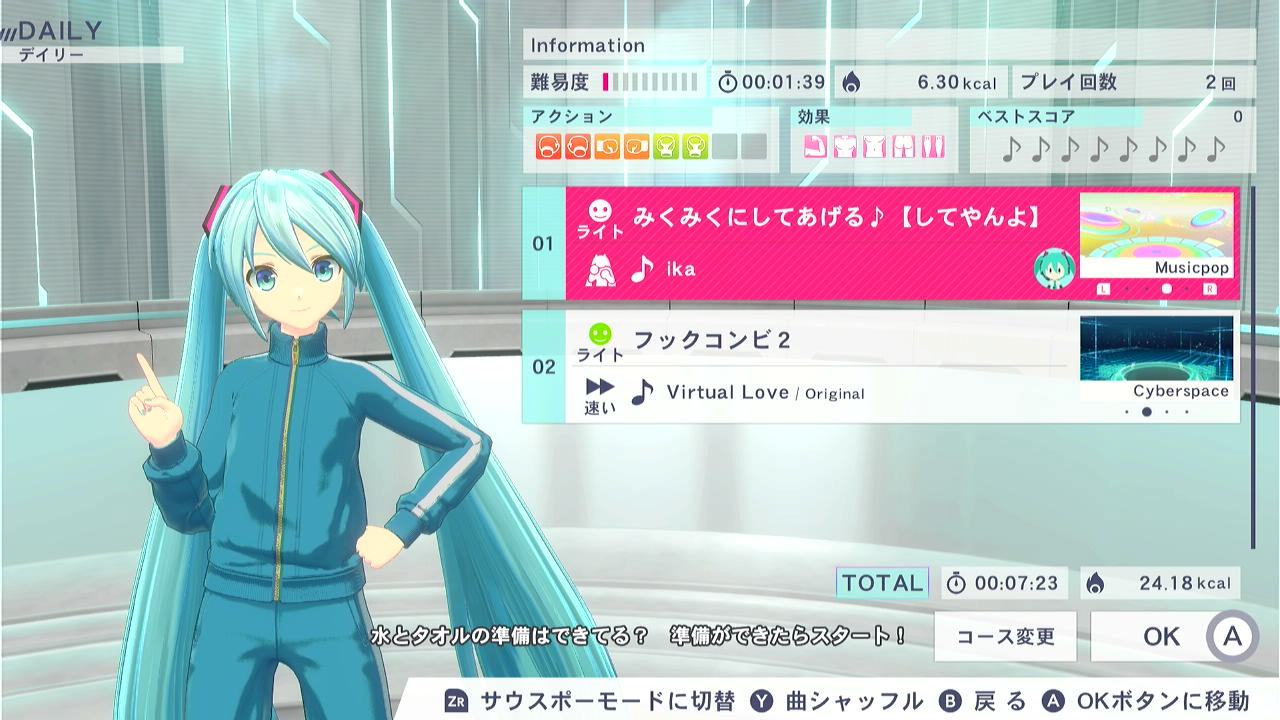The image size is (1280, 720).
Task: Click the R arrow beside Musicpop stage
Action: point(1210,288)
